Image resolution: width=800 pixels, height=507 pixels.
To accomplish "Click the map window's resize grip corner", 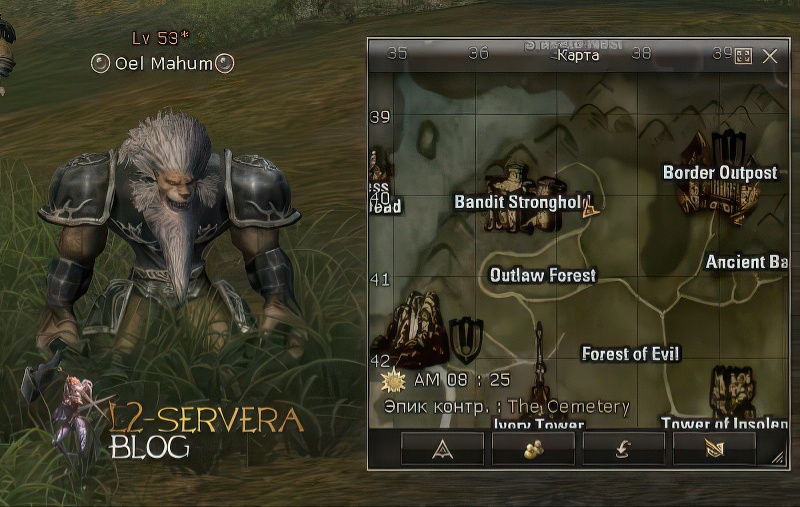I will tap(778, 459).
